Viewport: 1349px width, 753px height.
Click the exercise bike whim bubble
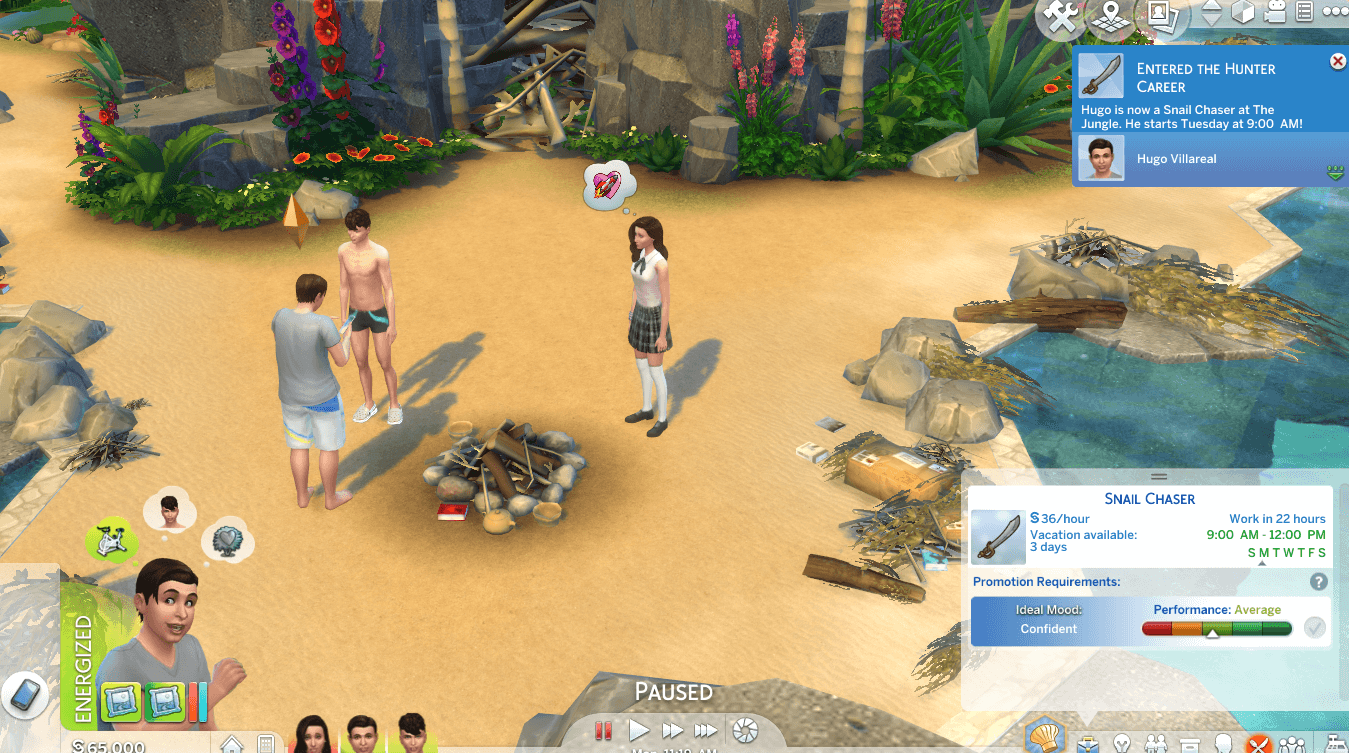[x=112, y=539]
